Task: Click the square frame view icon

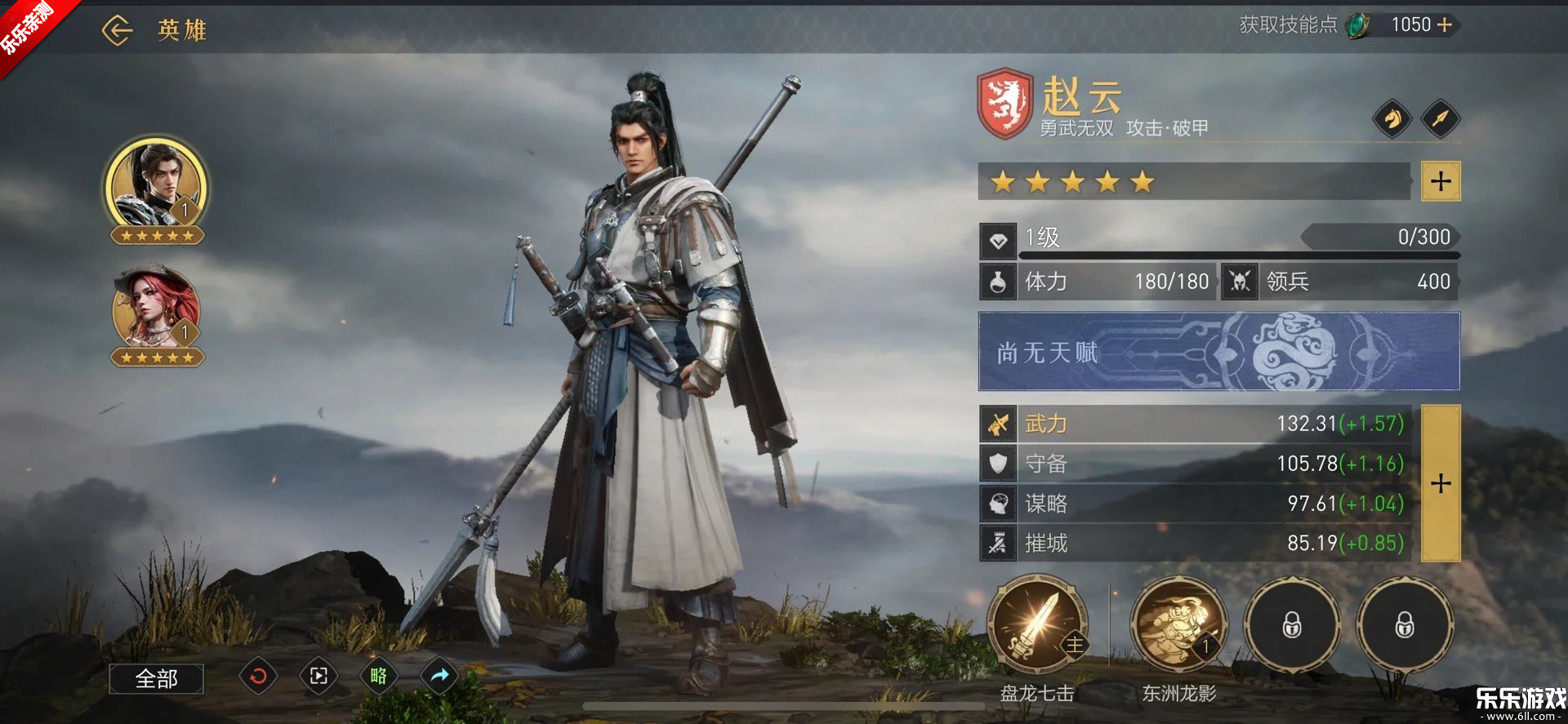Action: (x=318, y=676)
